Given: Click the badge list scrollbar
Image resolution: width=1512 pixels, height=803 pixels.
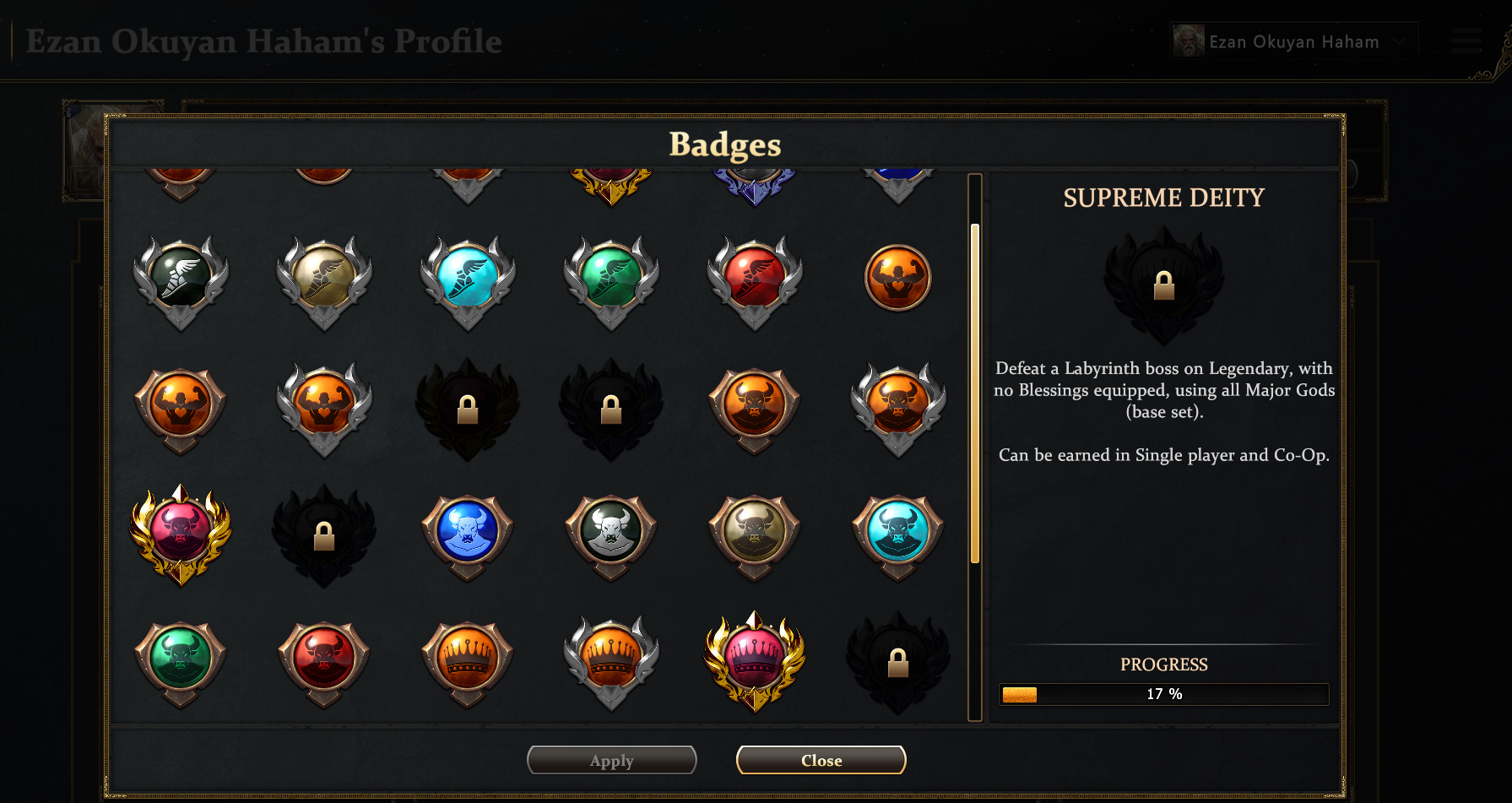Looking at the screenshot, I should (x=975, y=393).
